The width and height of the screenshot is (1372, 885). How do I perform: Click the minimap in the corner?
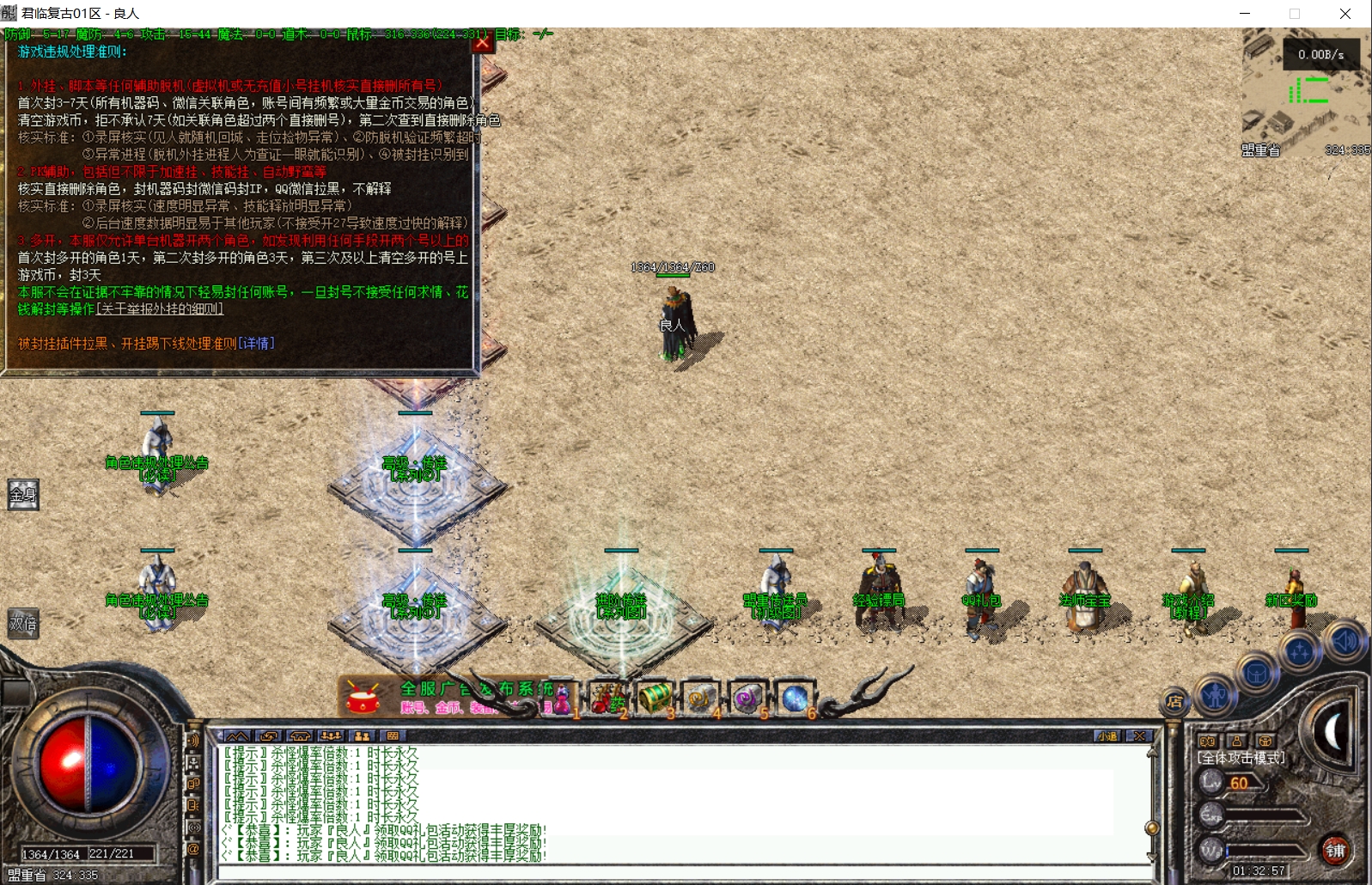coord(1306,90)
